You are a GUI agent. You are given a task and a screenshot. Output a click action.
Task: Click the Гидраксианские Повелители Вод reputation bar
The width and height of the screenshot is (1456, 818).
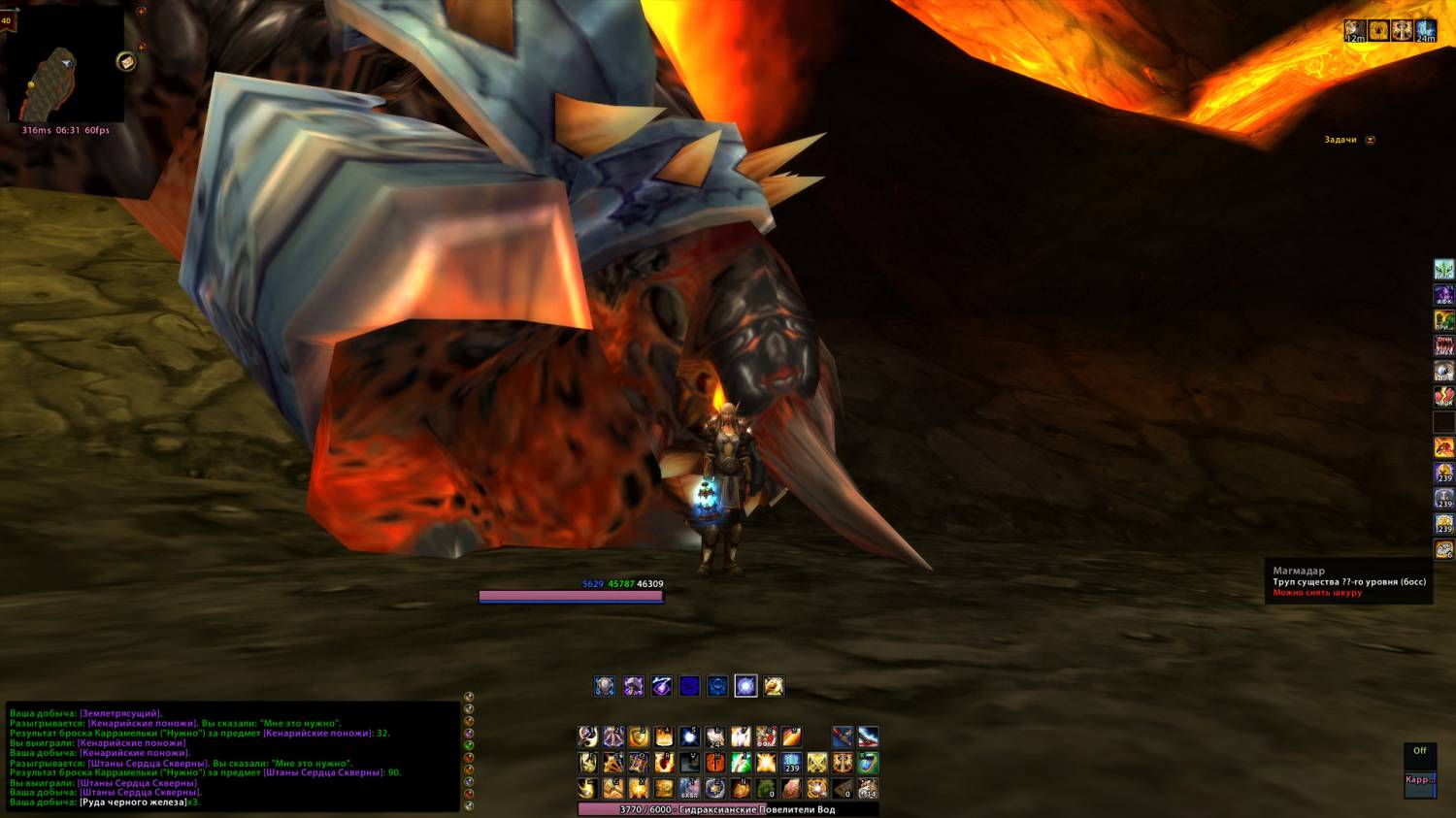click(728, 809)
